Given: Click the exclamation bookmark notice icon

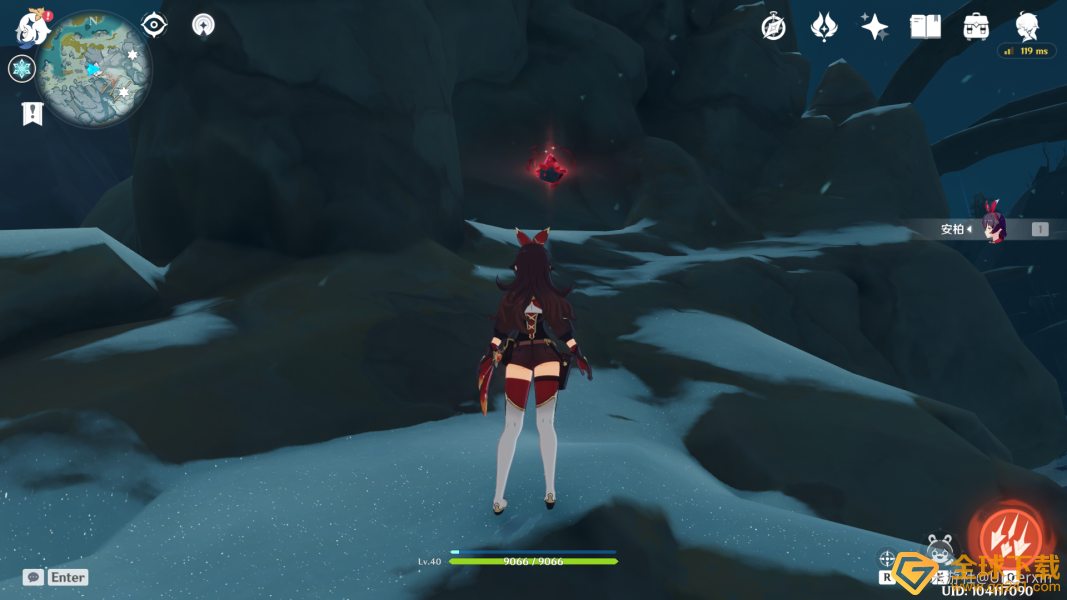Looking at the screenshot, I should [x=32, y=113].
